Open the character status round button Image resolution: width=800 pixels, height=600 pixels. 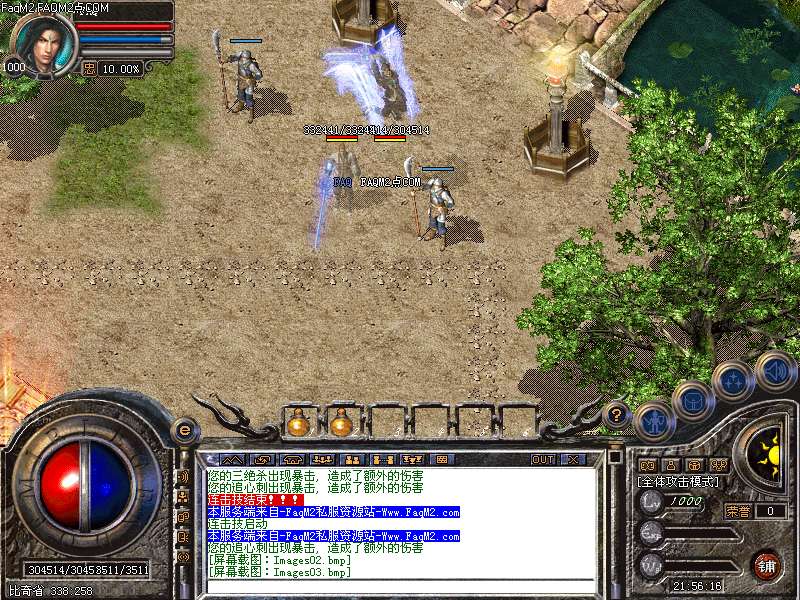coord(655,420)
